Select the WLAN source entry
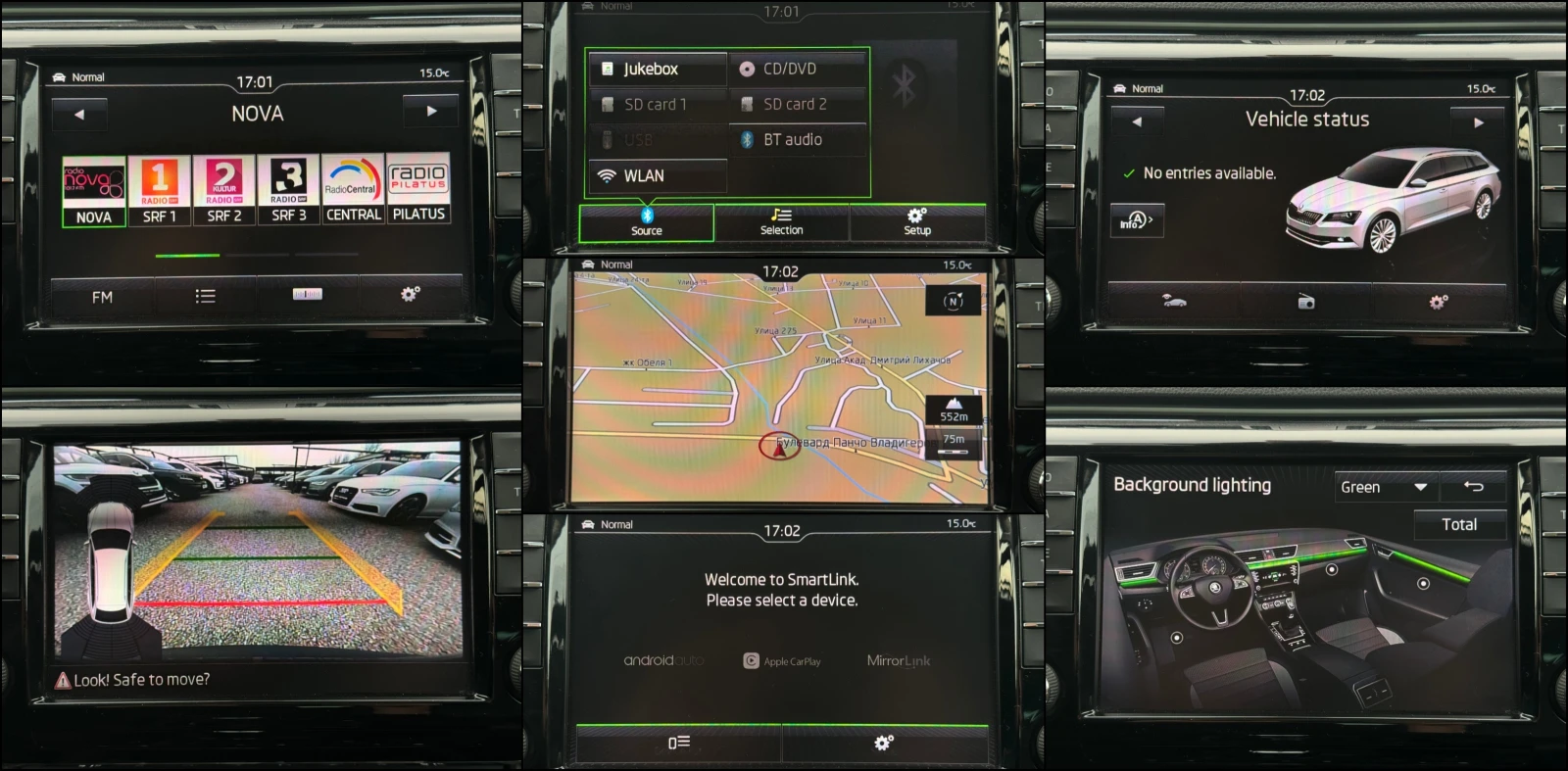Screen dimensions: 1568x771 click(x=658, y=176)
